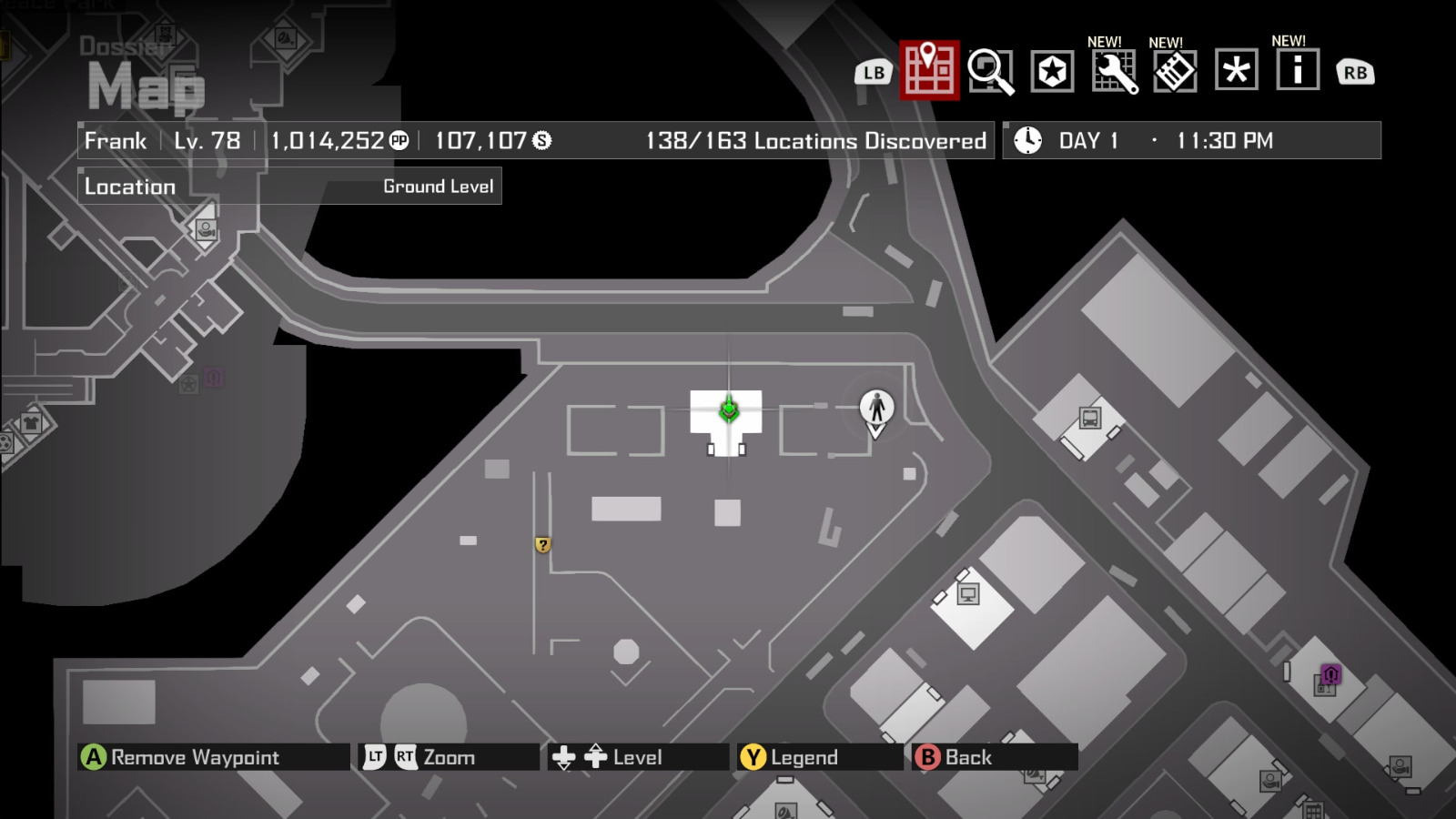Open the magnifying glass search tab
Screen dimensions: 1456x819
(x=993, y=71)
